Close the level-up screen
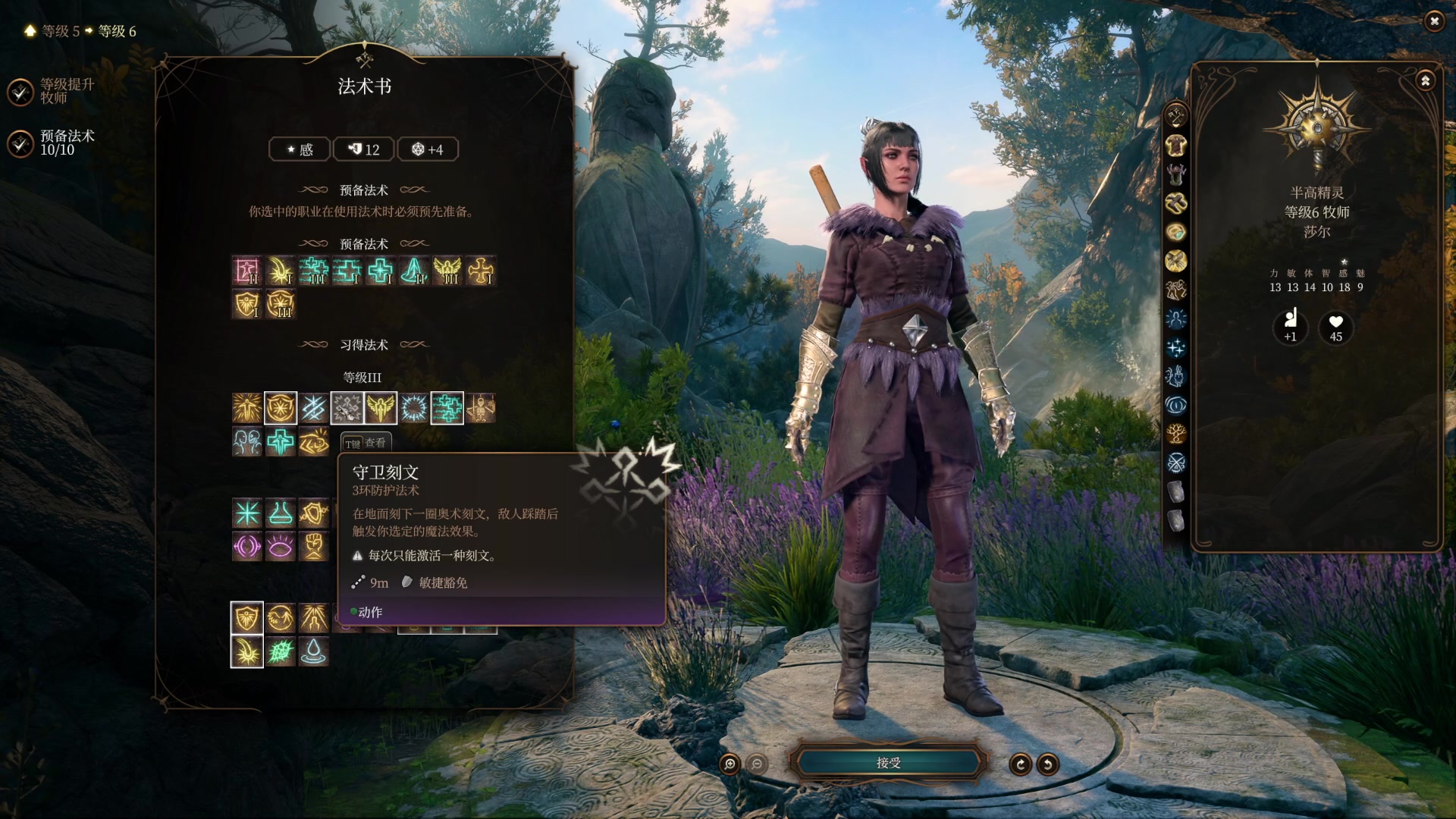This screenshot has height=819, width=1456. pos(1433,21)
